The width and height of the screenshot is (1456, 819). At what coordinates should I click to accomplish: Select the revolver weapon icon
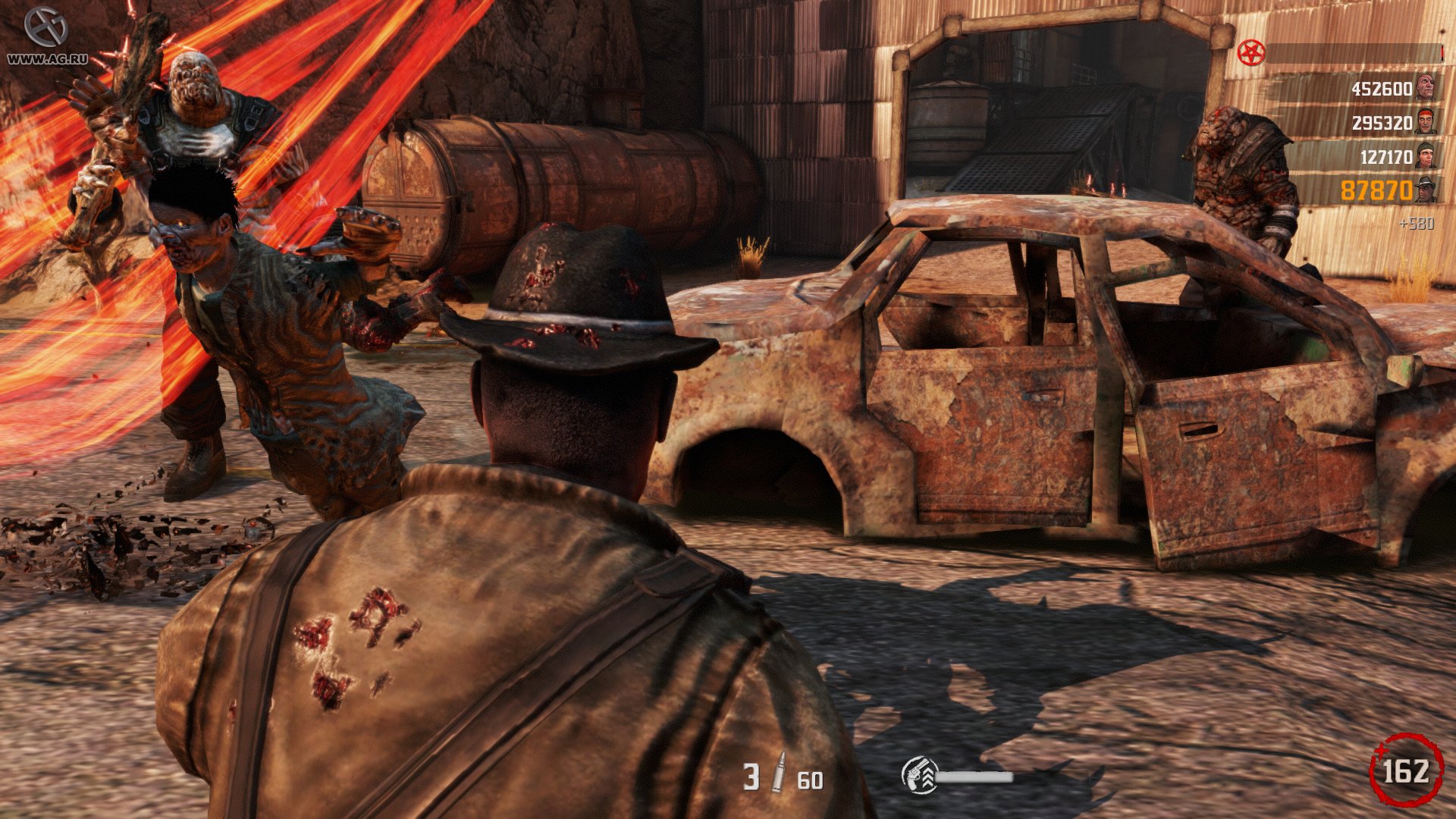(x=915, y=775)
